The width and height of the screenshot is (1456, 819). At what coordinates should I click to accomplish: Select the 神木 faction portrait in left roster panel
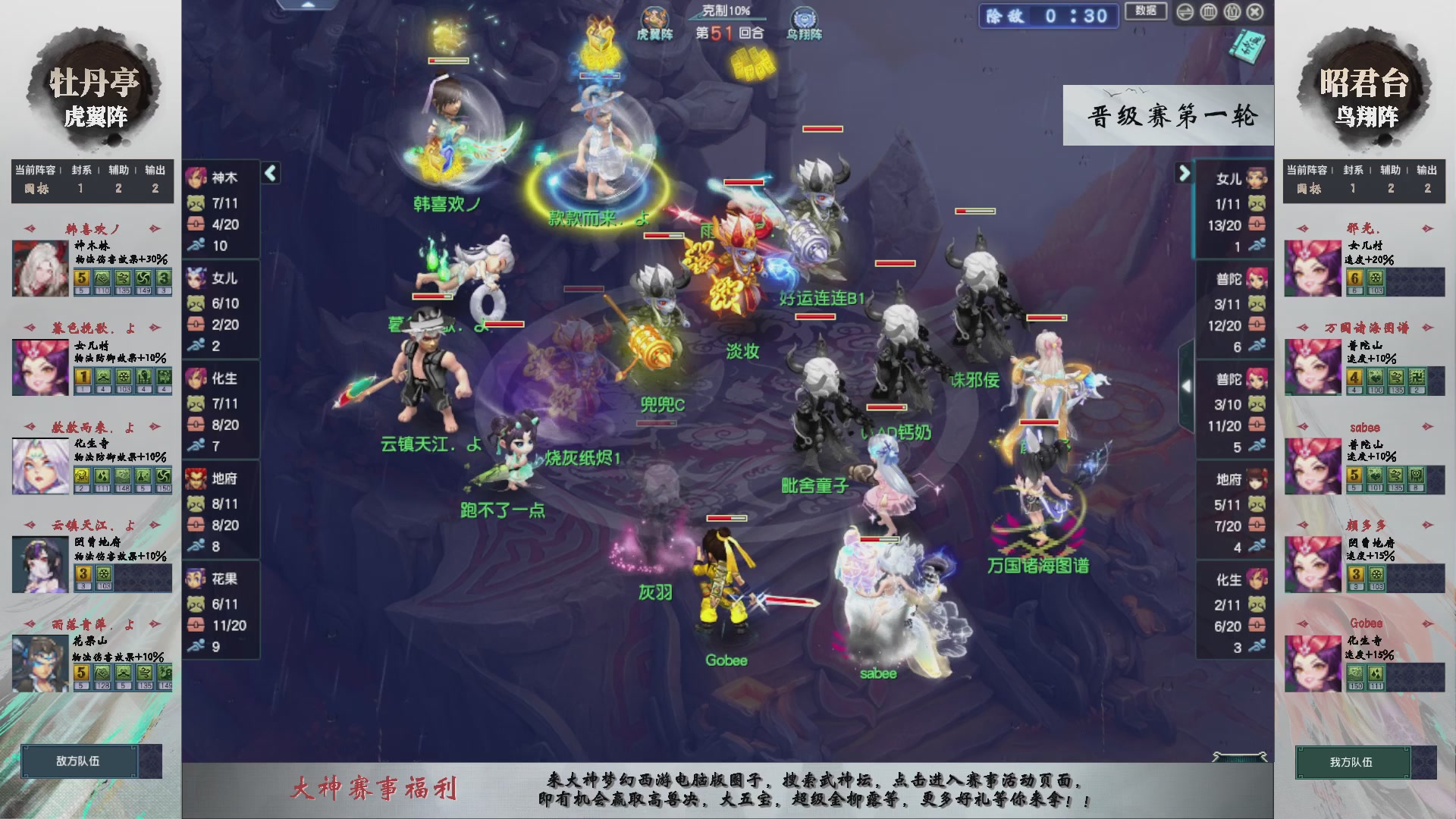click(196, 177)
